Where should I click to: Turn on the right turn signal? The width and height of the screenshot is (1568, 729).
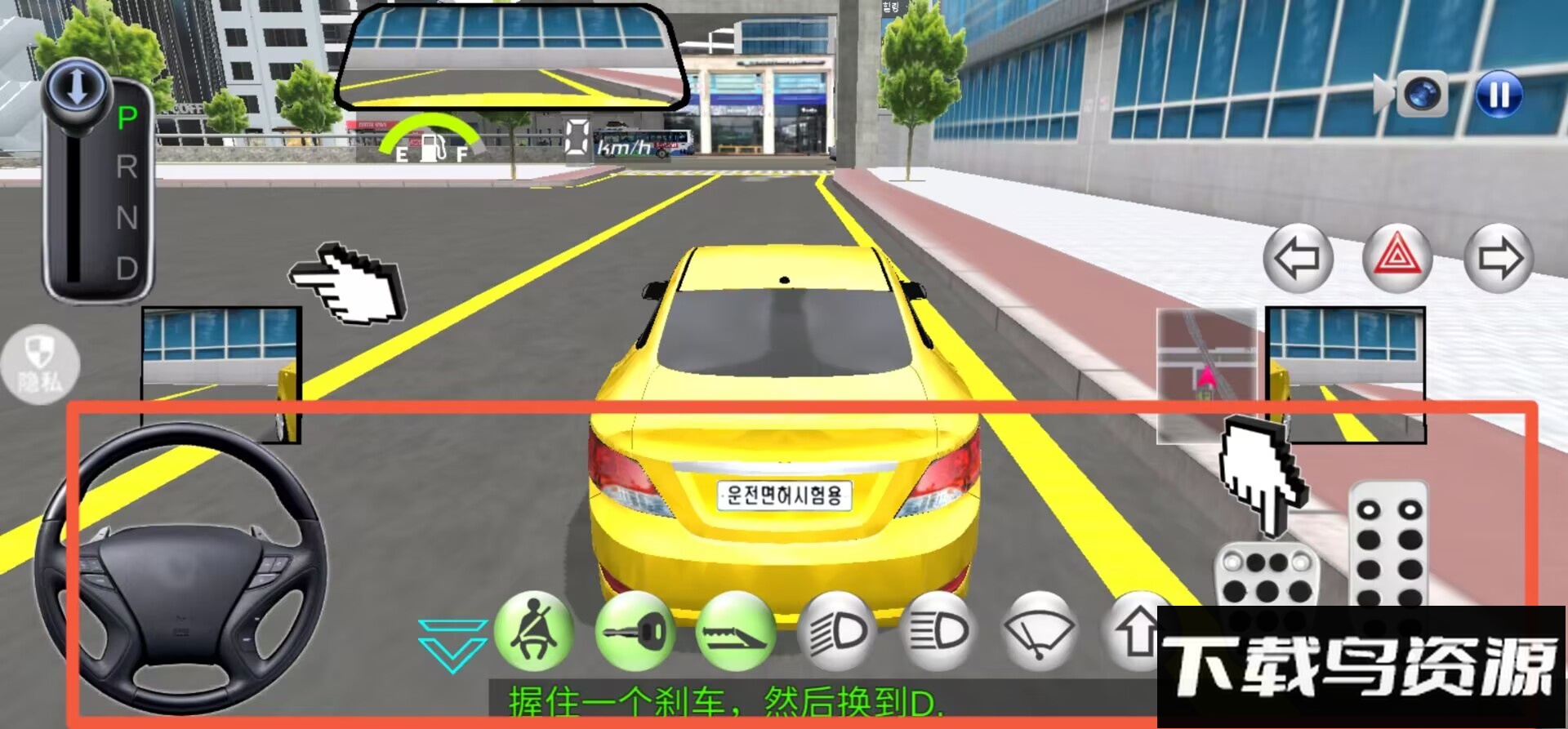(1499, 258)
